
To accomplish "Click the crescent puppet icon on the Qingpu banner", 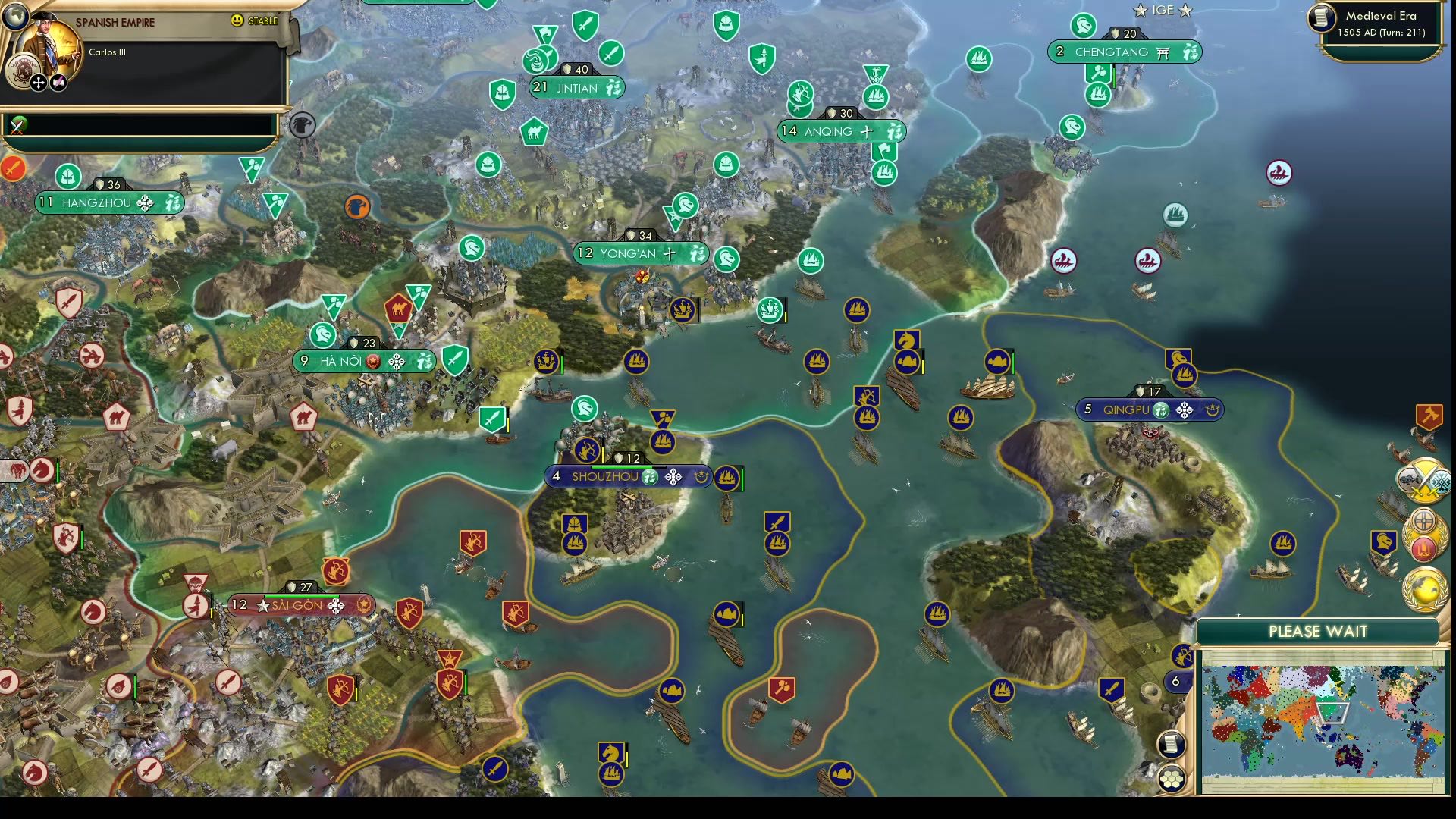I will tap(1214, 410).
